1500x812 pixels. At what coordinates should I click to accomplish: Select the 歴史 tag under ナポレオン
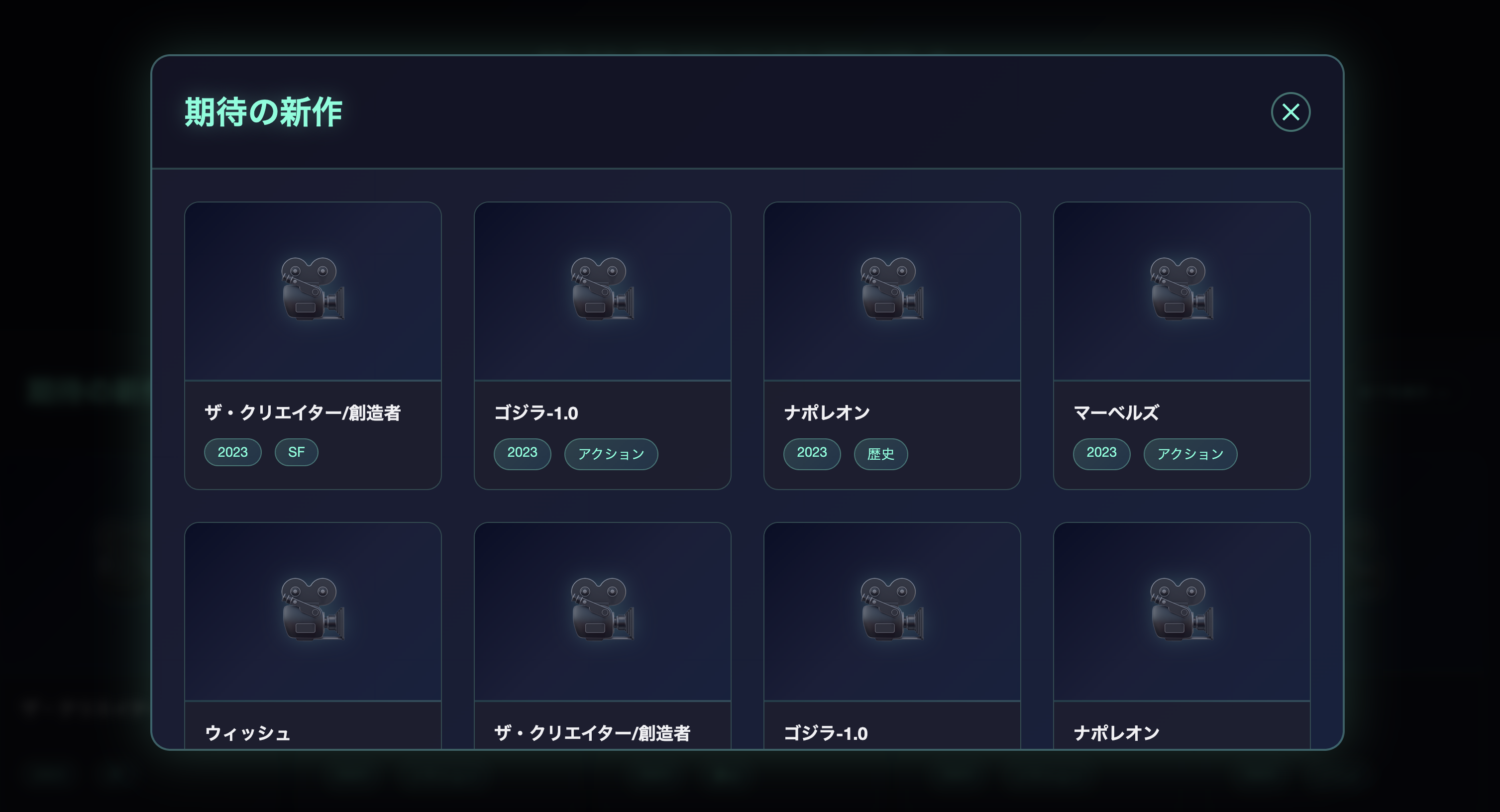(x=881, y=454)
